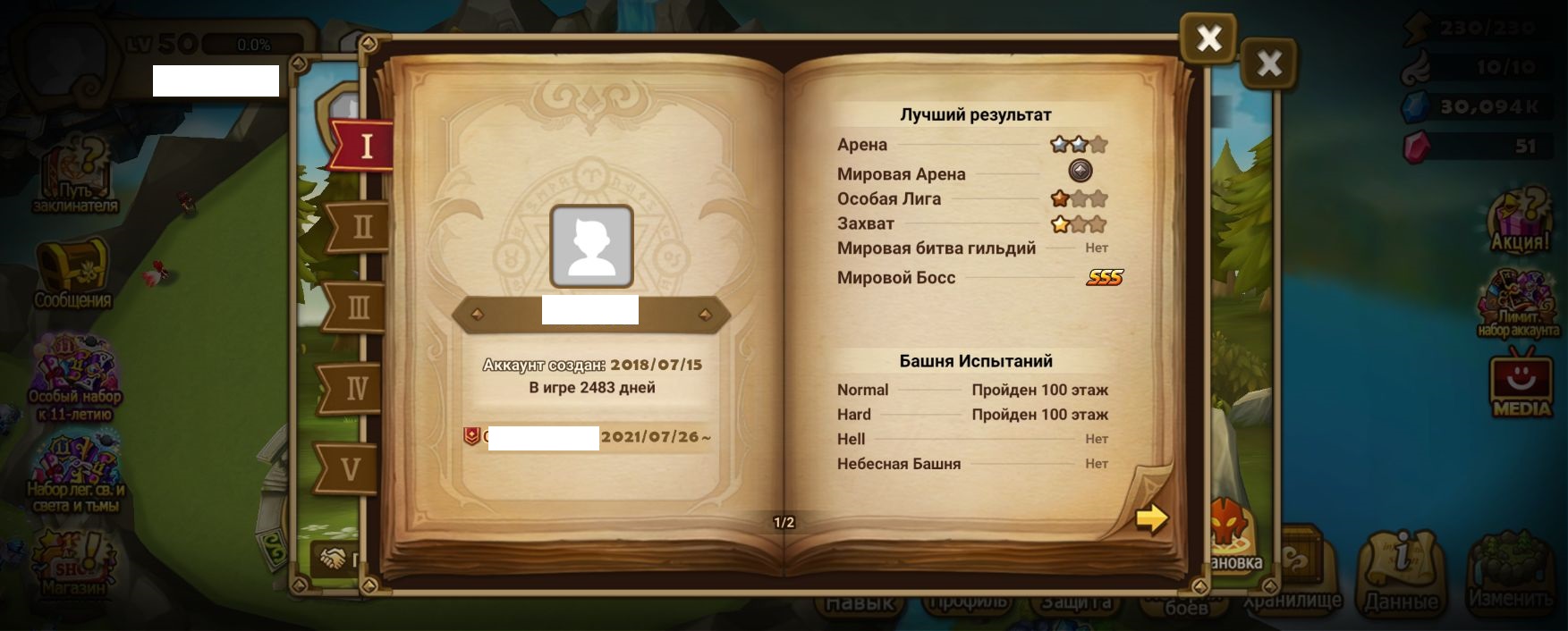The image size is (1568, 631).
Task: Open the Магазин shop
Action: (x=72, y=563)
